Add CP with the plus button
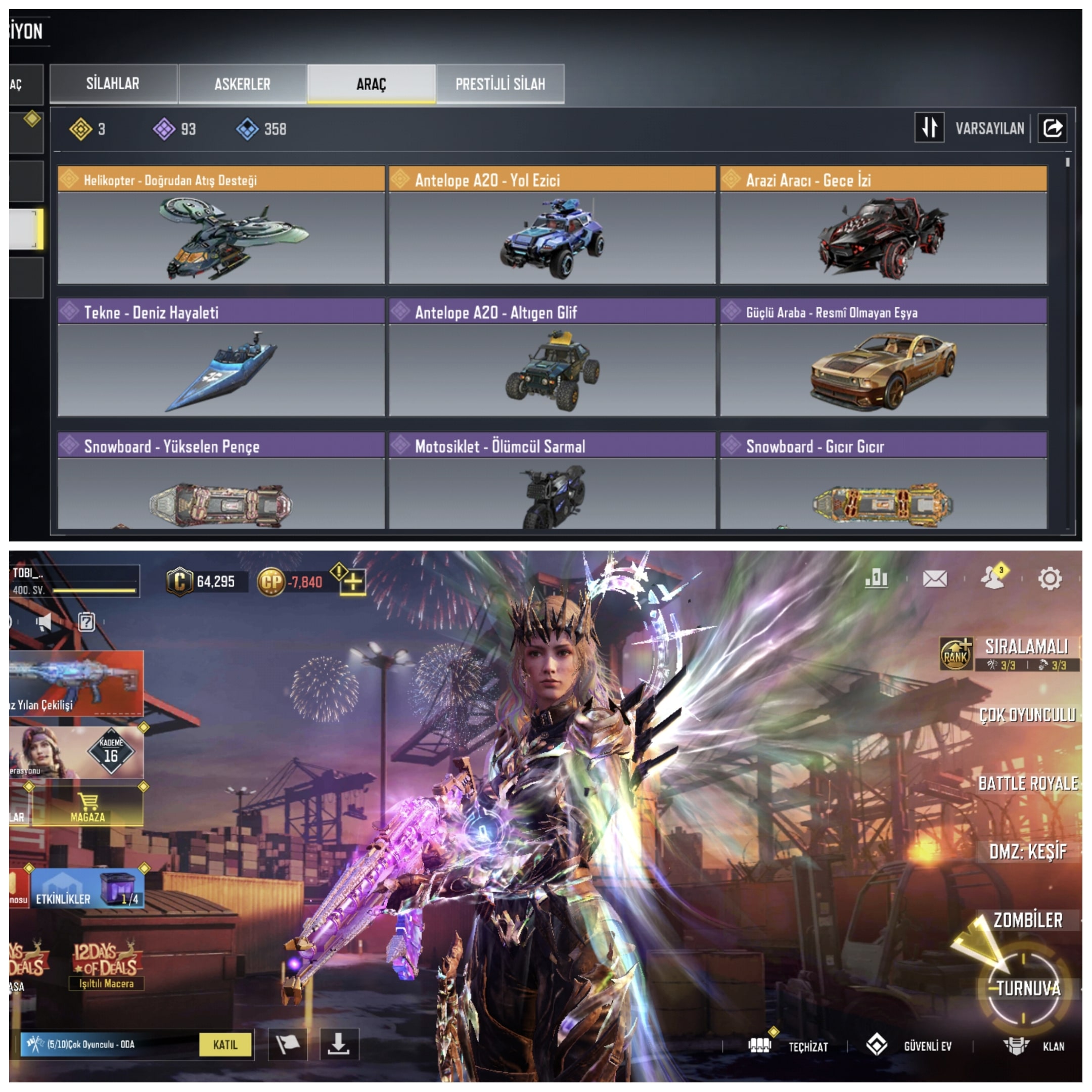The height and width of the screenshot is (1092, 1092). [x=353, y=581]
